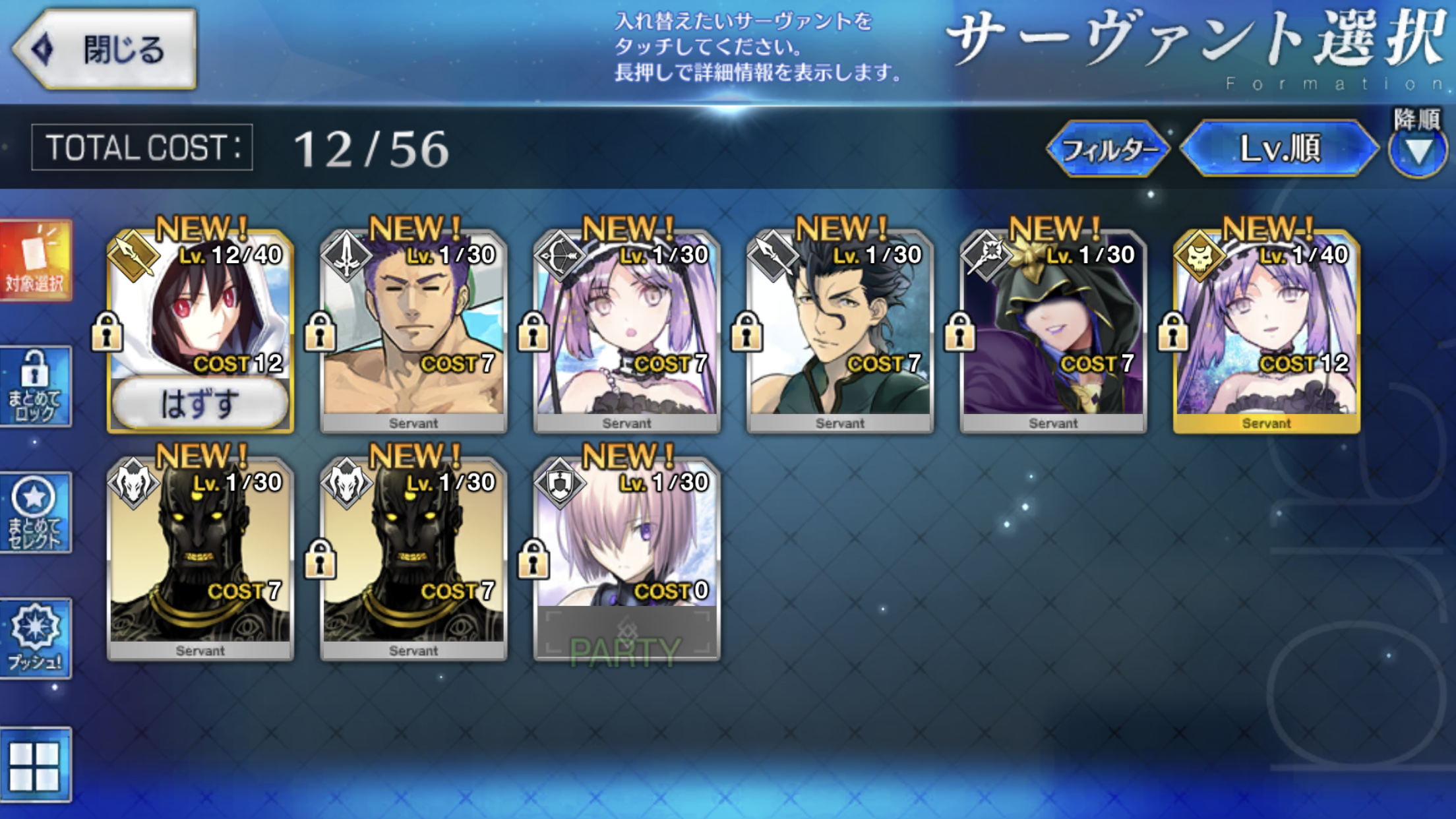Switch the card grid layout view

pos(36,765)
